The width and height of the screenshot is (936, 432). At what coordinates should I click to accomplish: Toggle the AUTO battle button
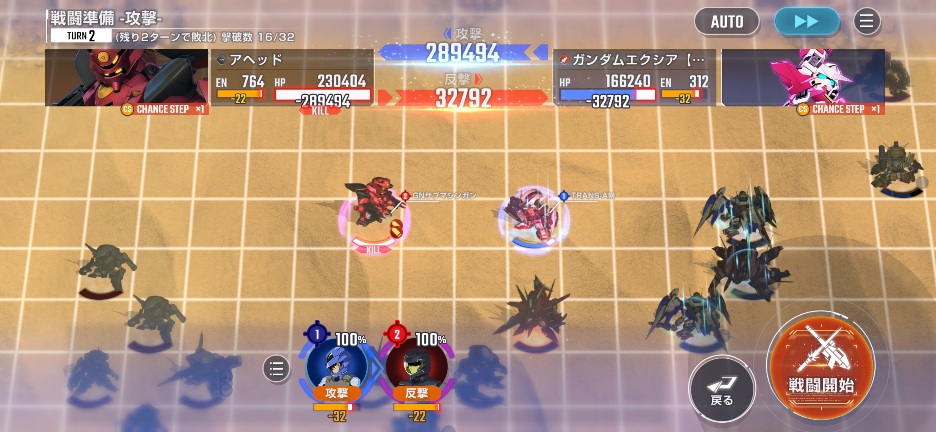click(727, 21)
